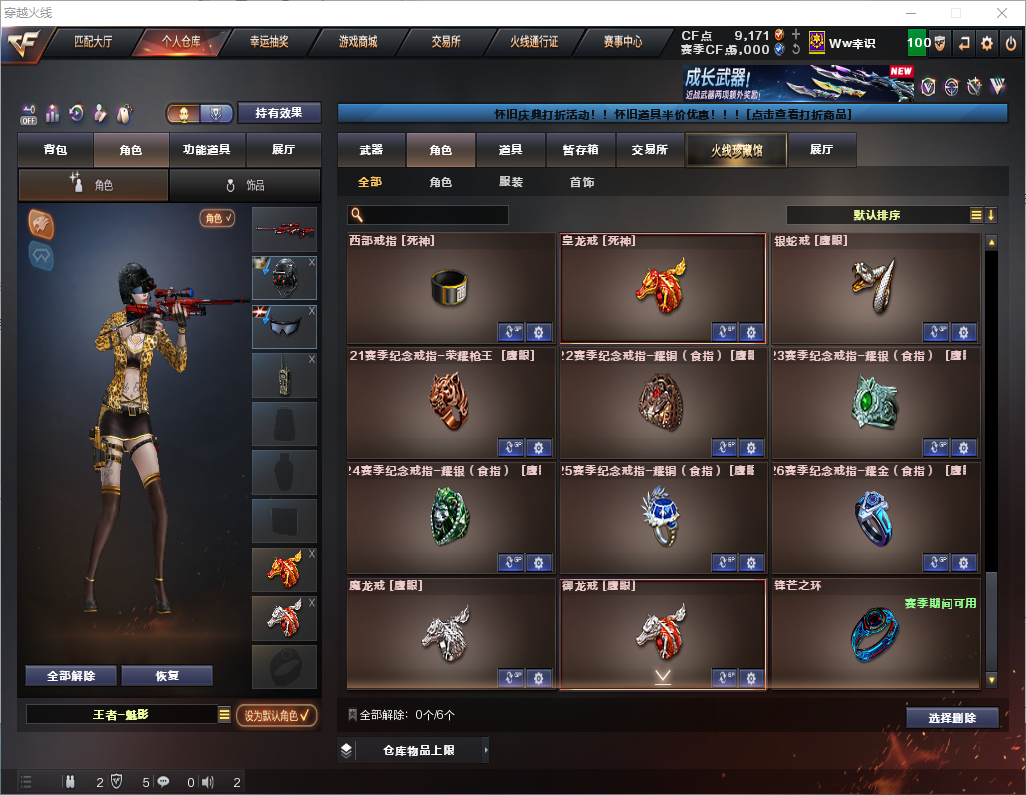Switch to the 武器 storage tab
1026x795 pixels.
point(371,150)
